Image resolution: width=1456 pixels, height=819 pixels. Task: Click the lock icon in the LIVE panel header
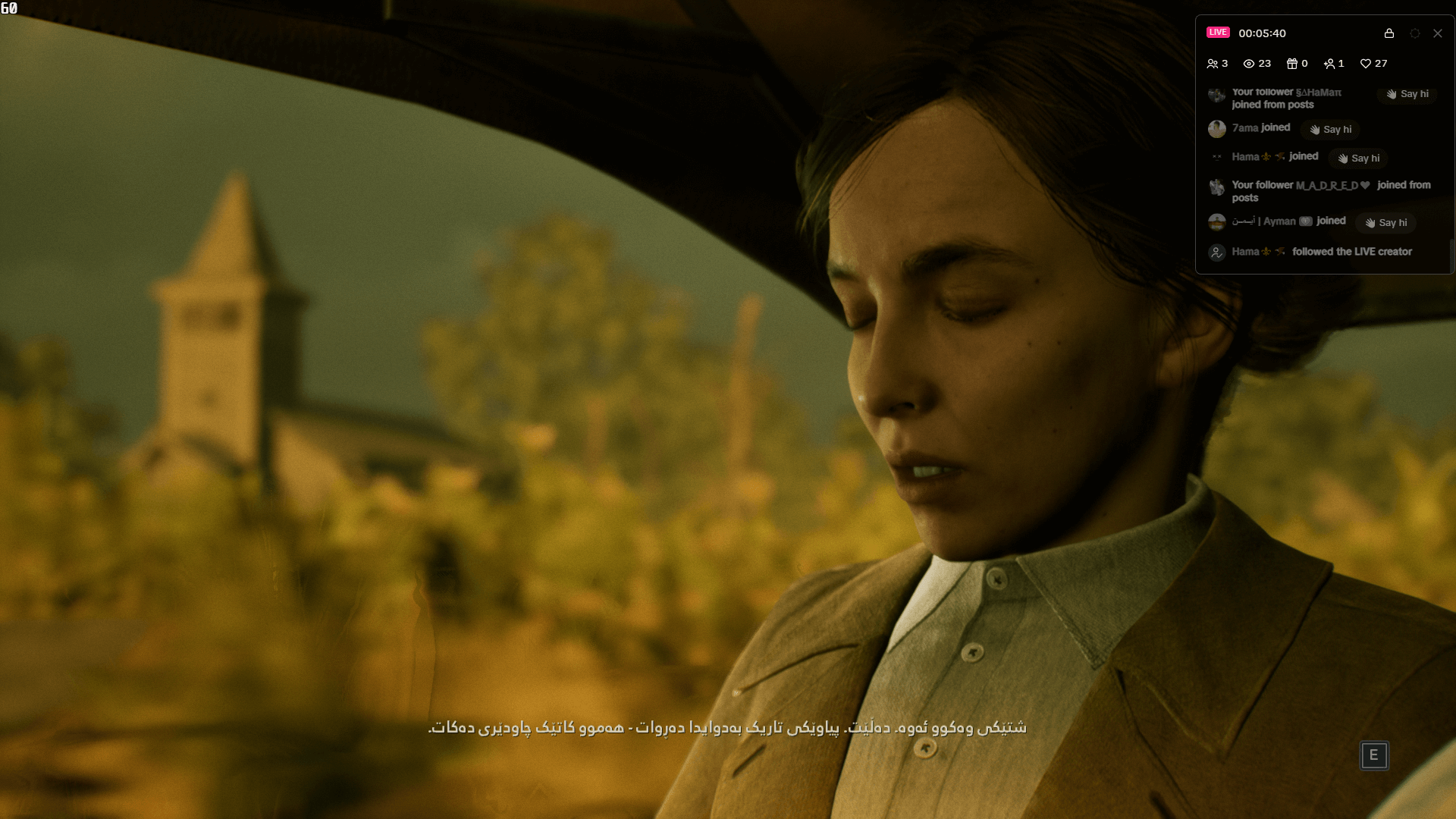click(1389, 33)
